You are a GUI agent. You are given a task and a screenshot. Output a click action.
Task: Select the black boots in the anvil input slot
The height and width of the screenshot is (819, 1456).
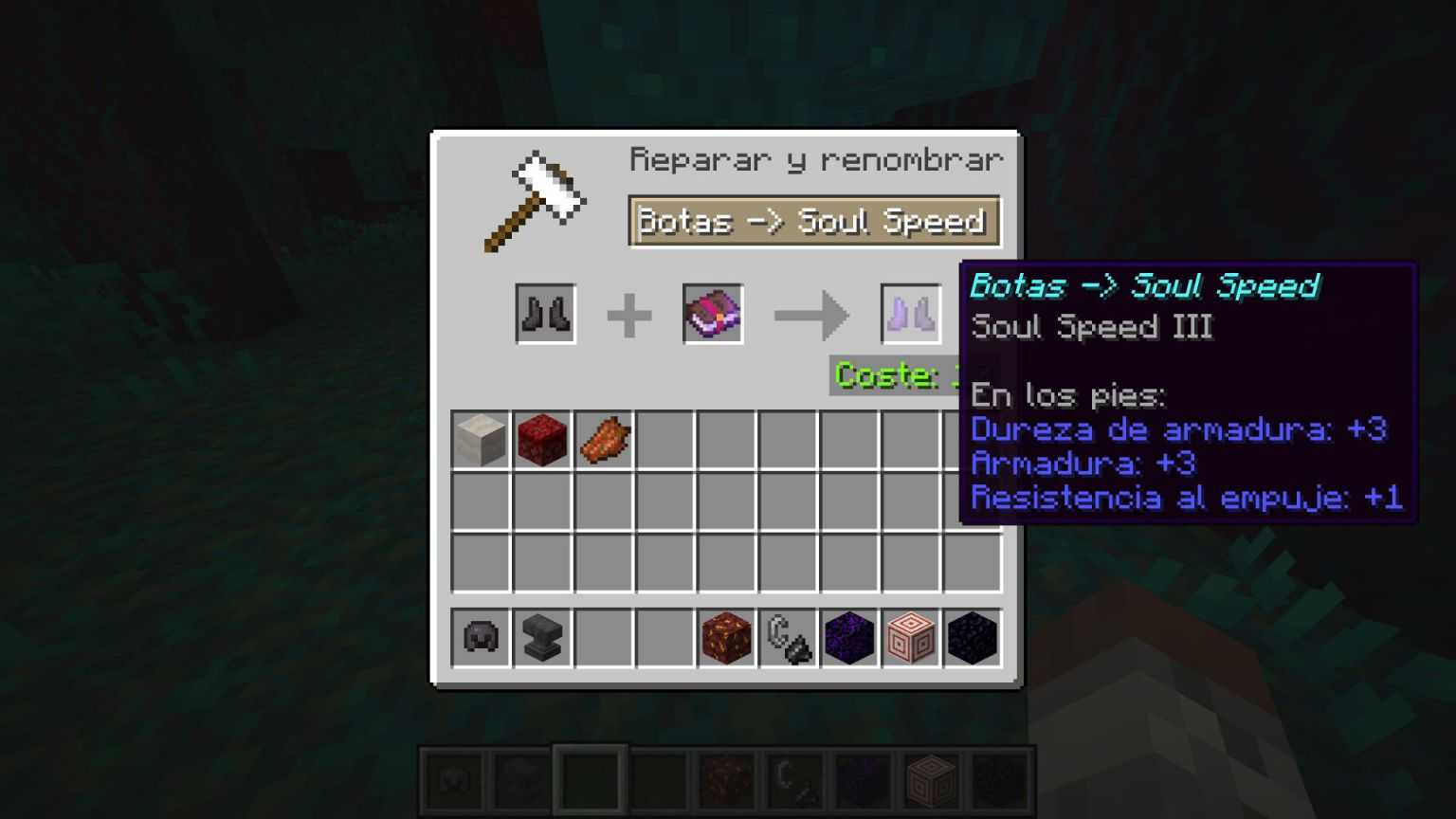click(545, 313)
